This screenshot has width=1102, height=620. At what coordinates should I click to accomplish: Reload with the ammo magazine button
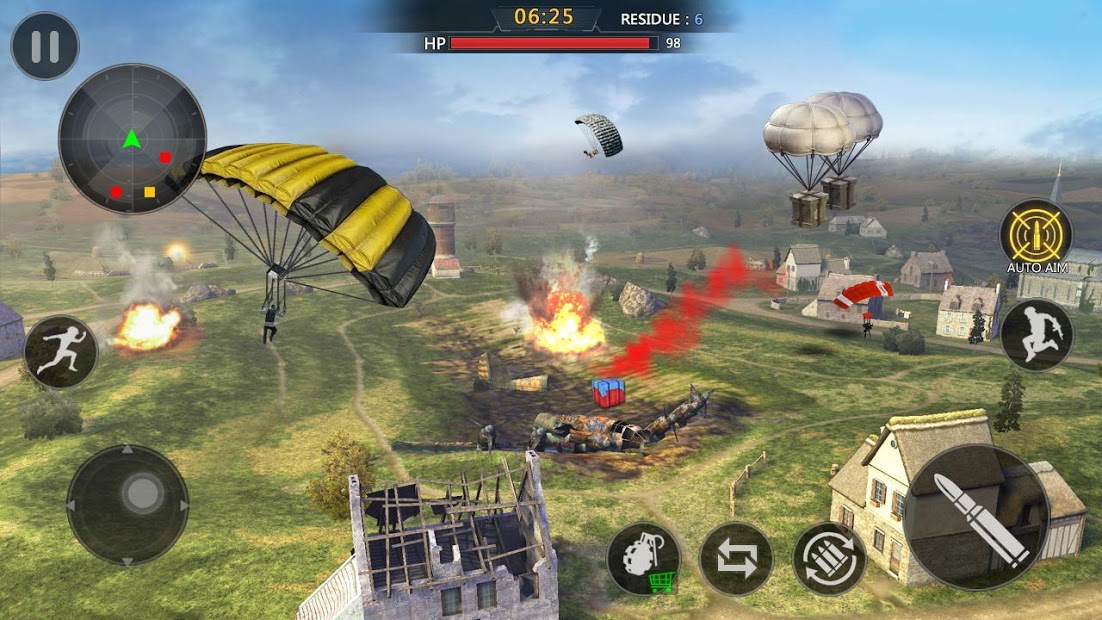pyautogui.click(x=829, y=558)
